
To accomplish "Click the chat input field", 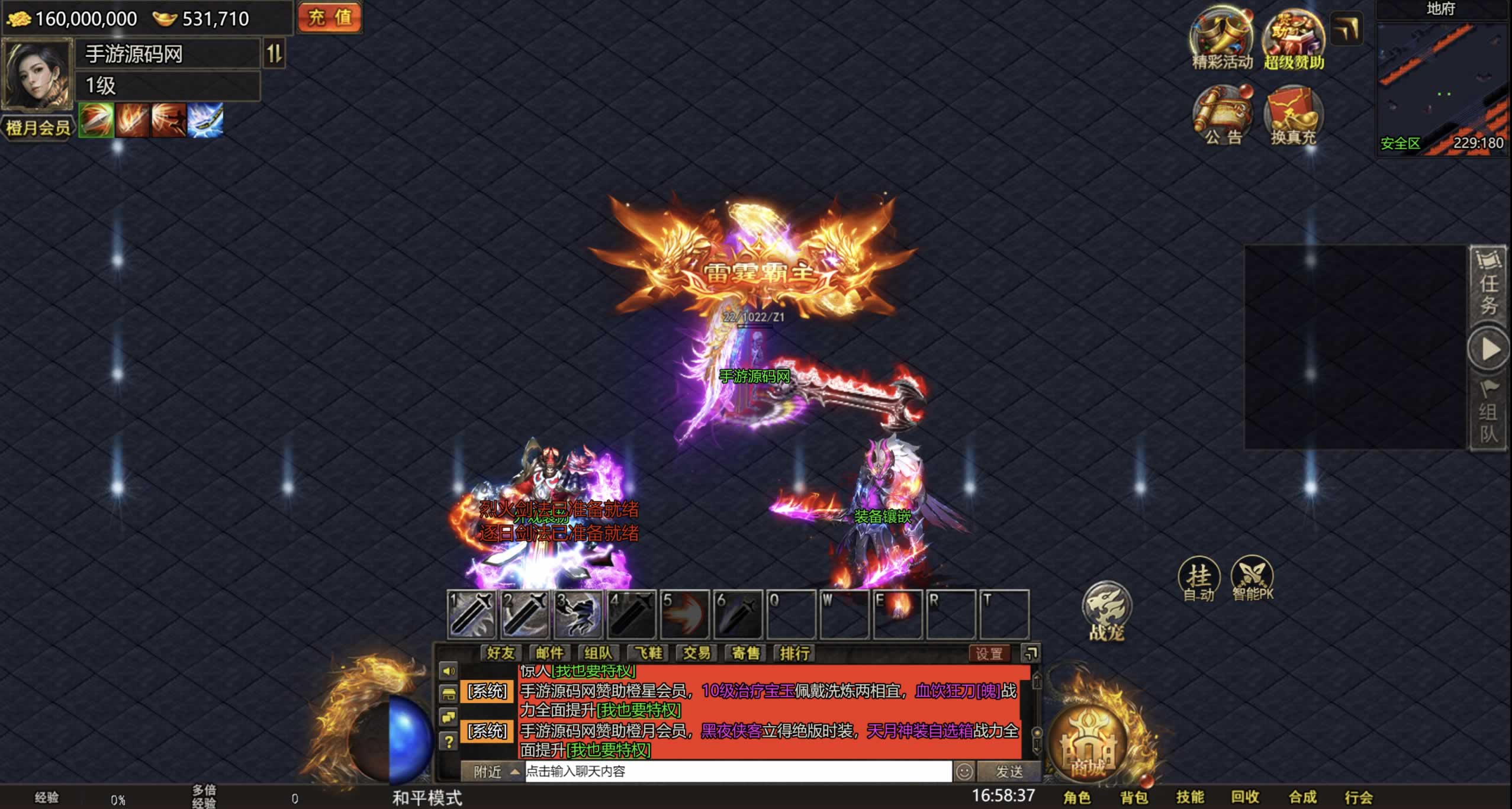I will click(x=738, y=771).
